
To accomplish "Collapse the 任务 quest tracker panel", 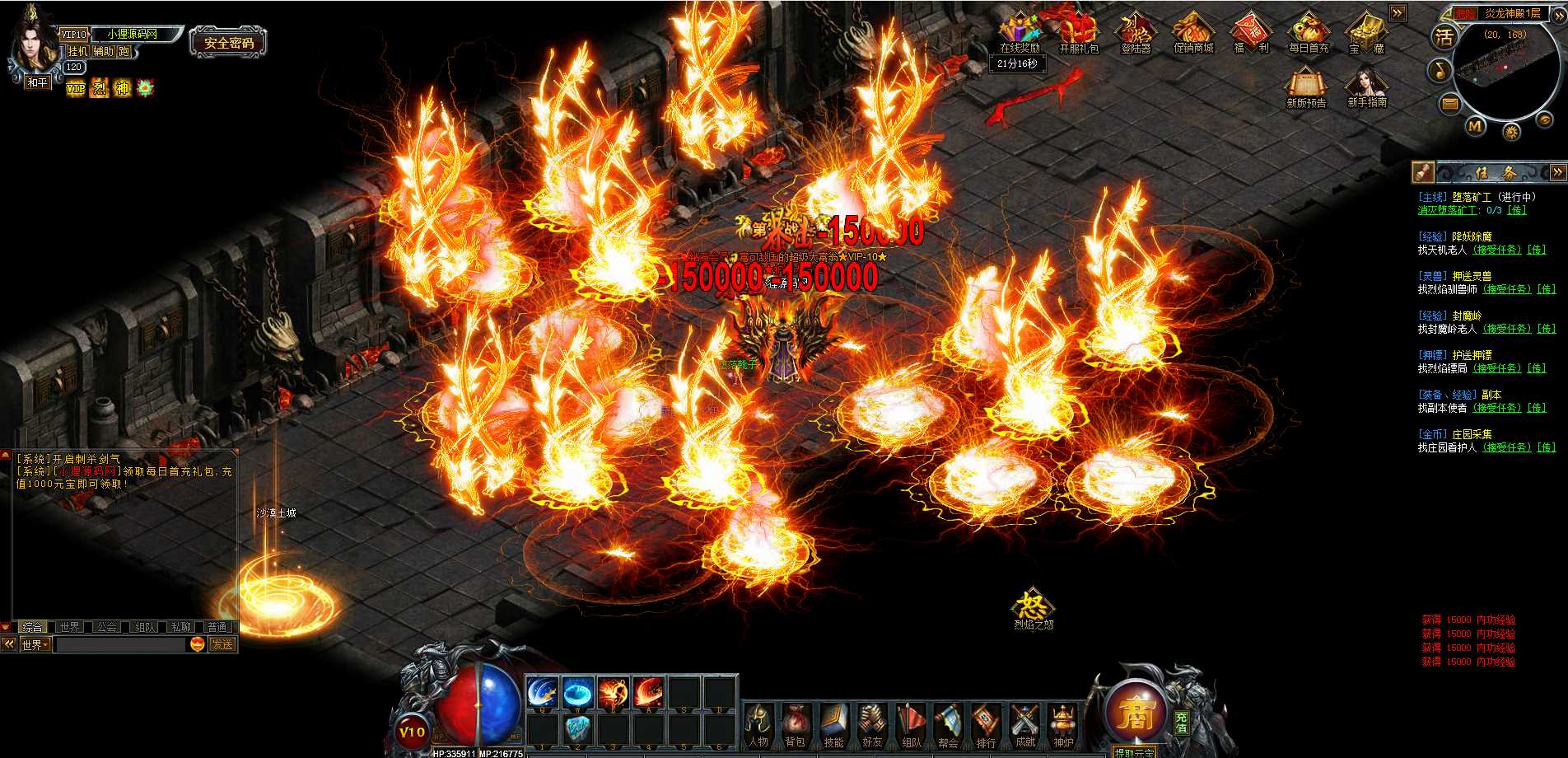I will [x=1557, y=172].
